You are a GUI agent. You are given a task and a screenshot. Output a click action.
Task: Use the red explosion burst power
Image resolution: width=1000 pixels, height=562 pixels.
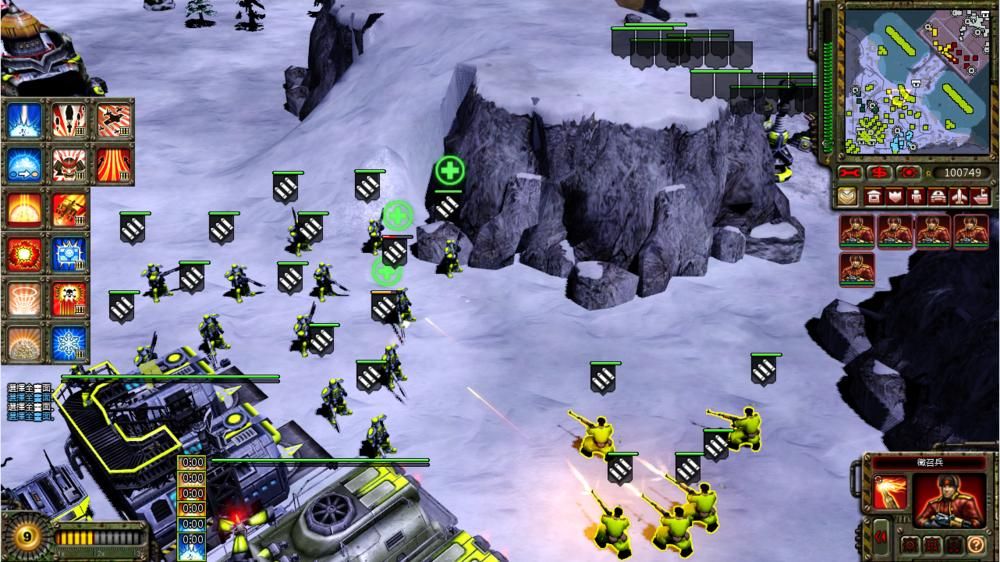click(x=24, y=253)
